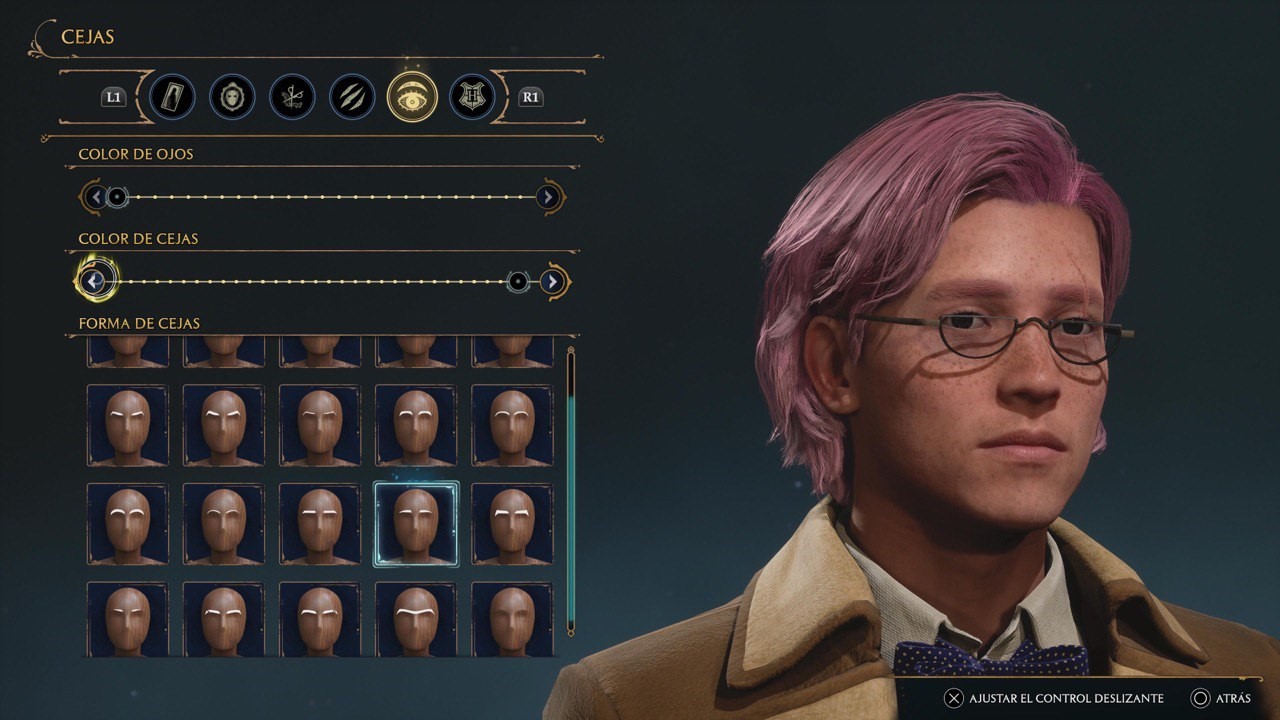Viewport: 1280px width, 720px height.
Task: Select the claw scars tab
Action: 352,97
